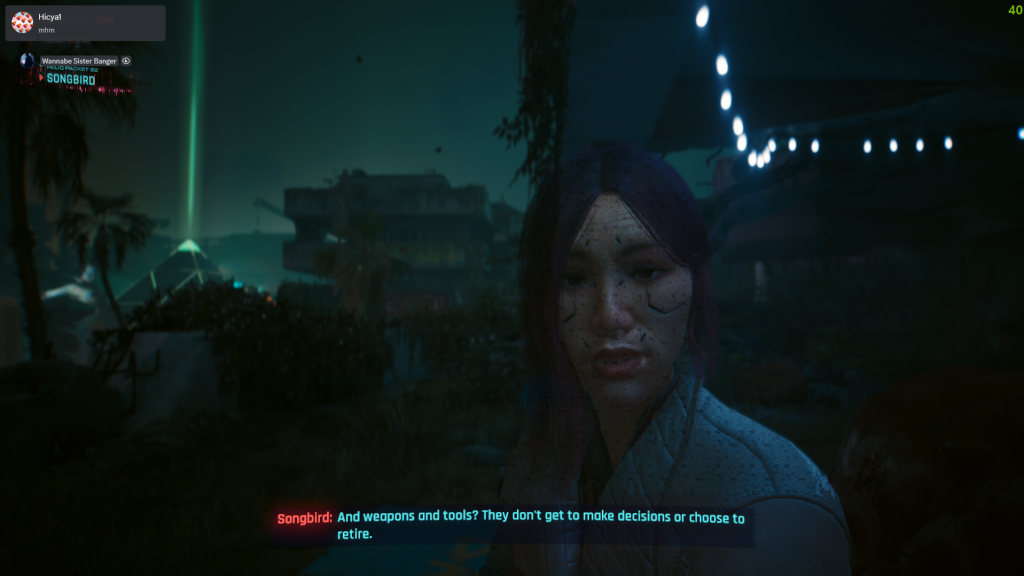Screen dimensions: 1024x576
Task: Open the Hicya1 message notification
Action: 85,22
